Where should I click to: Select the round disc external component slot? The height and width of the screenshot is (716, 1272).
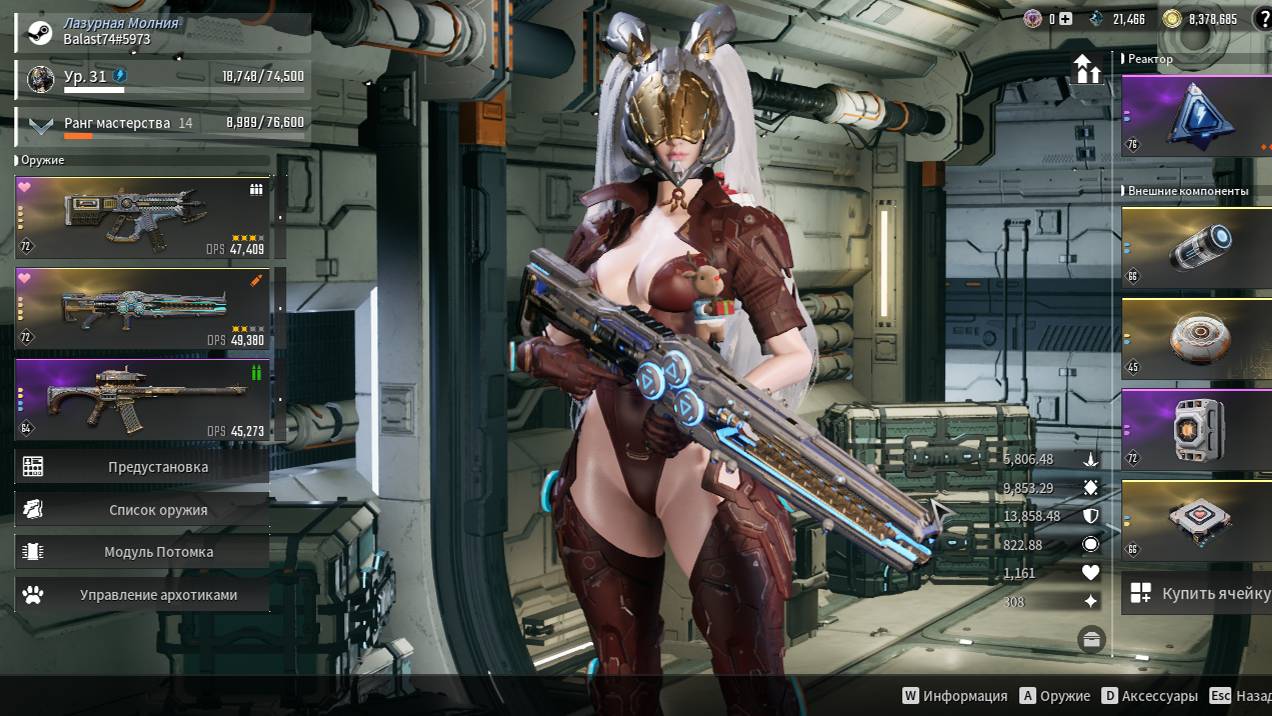click(x=1196, y=339)
